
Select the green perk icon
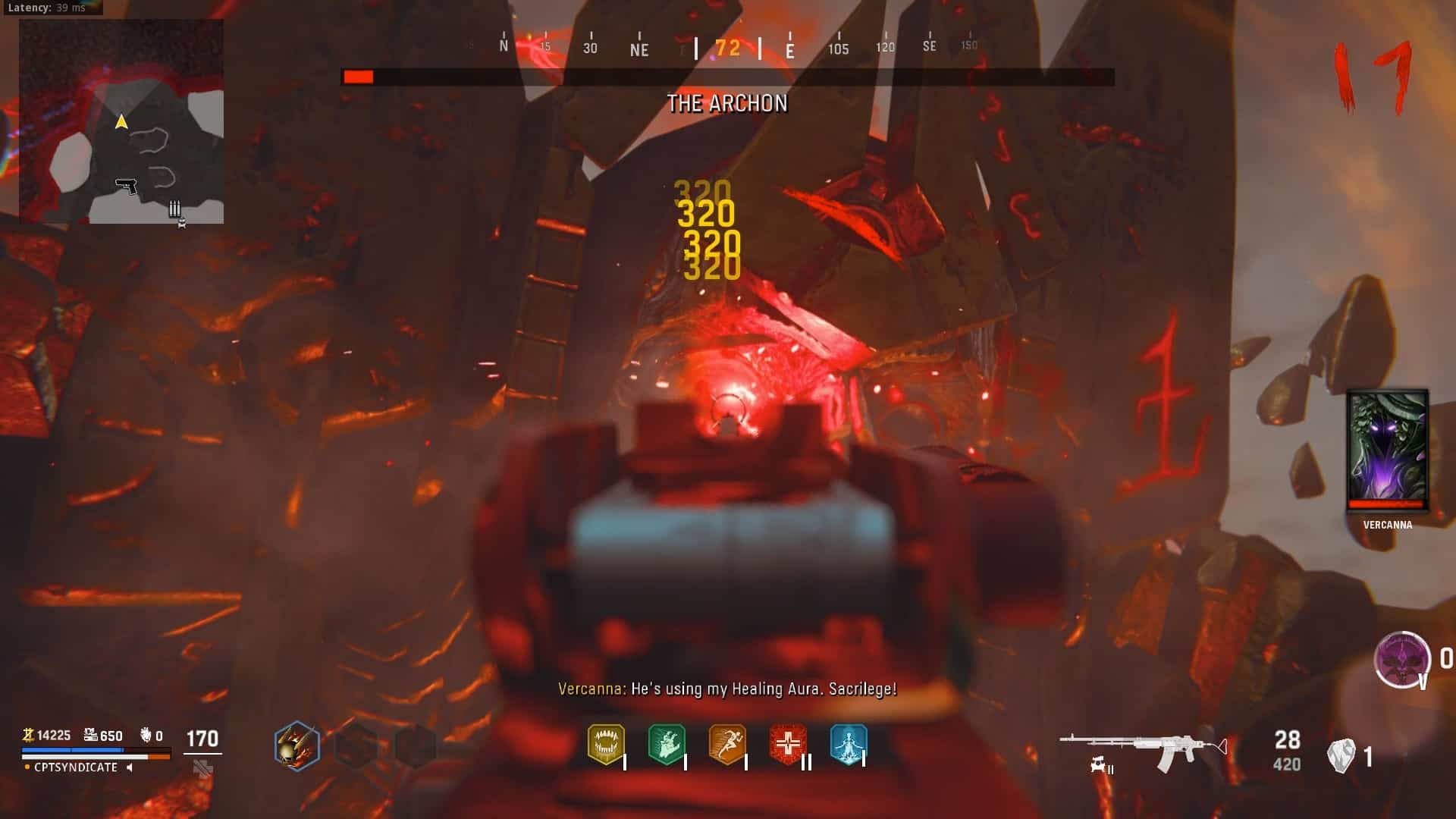(x=667, y=744)
